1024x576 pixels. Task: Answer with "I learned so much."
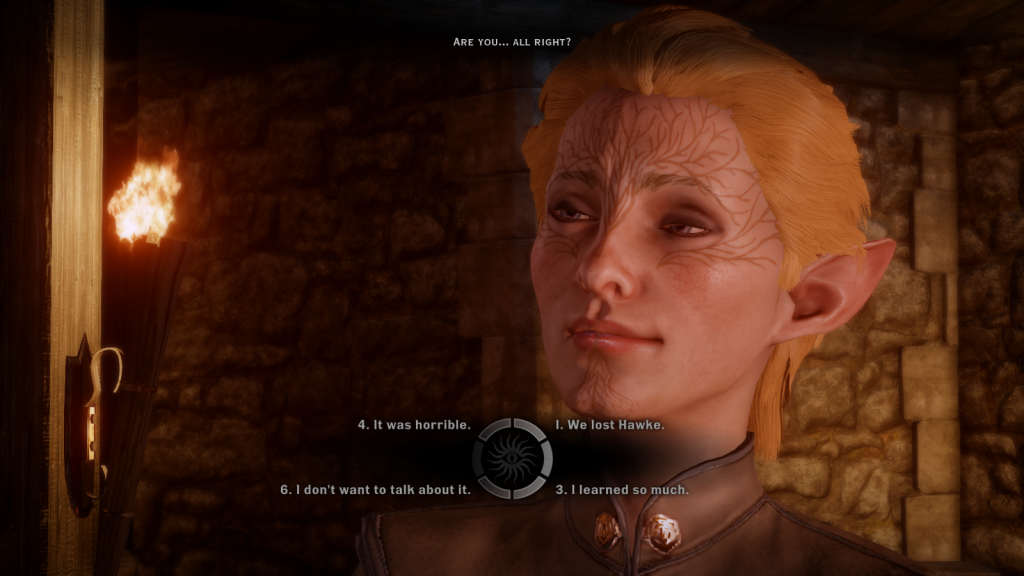coord(622,490)
